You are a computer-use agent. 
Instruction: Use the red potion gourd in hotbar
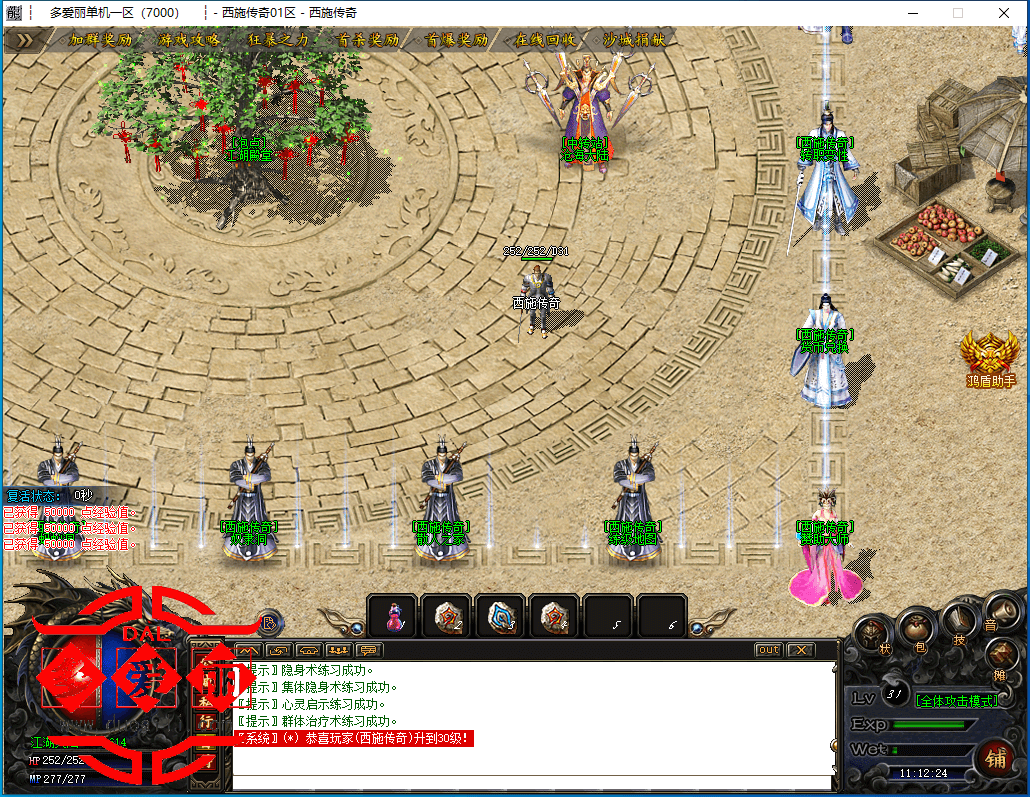[x=394, y=617]
